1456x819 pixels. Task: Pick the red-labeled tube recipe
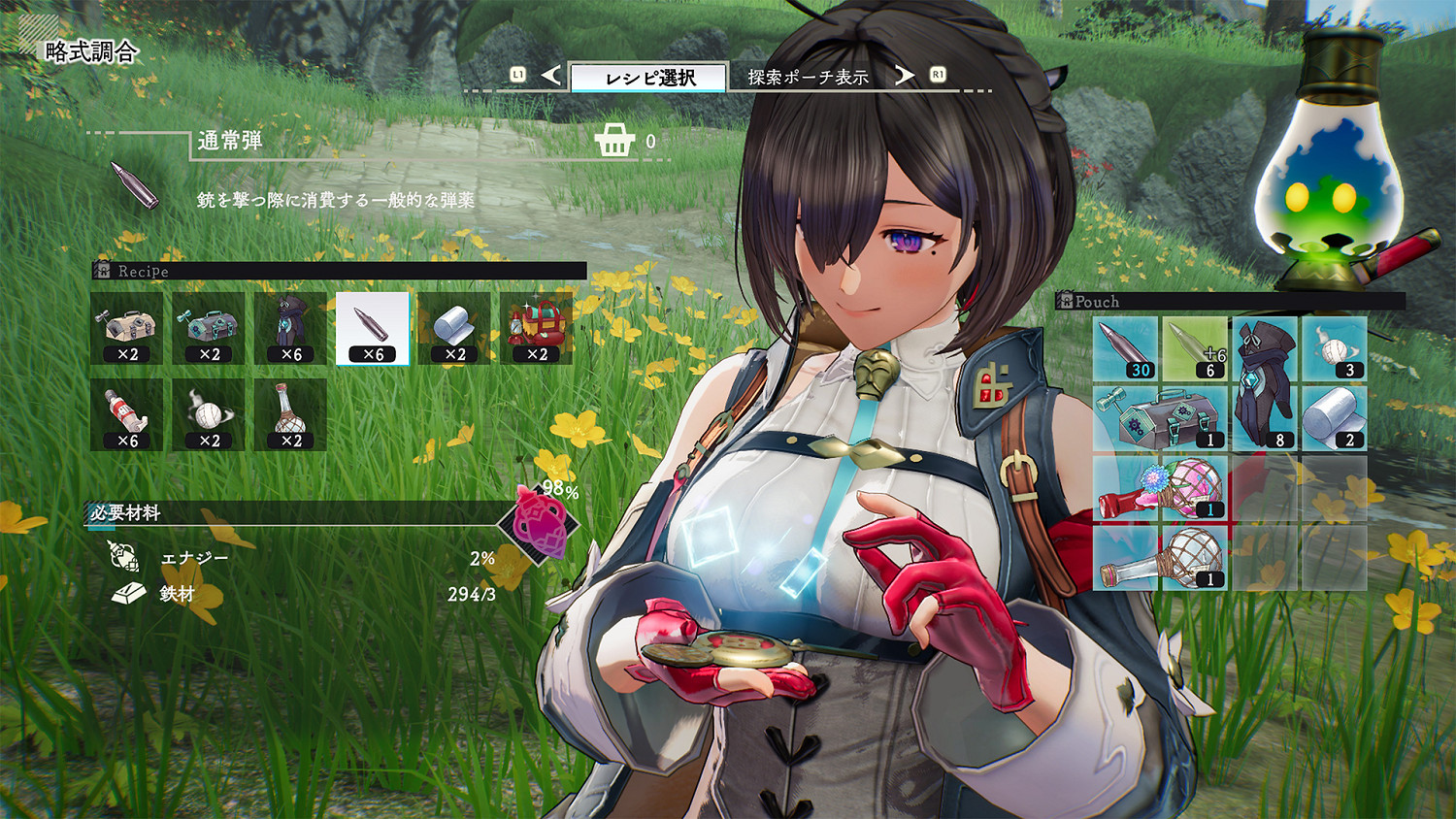pyautogui.click(x=126, y=414)
